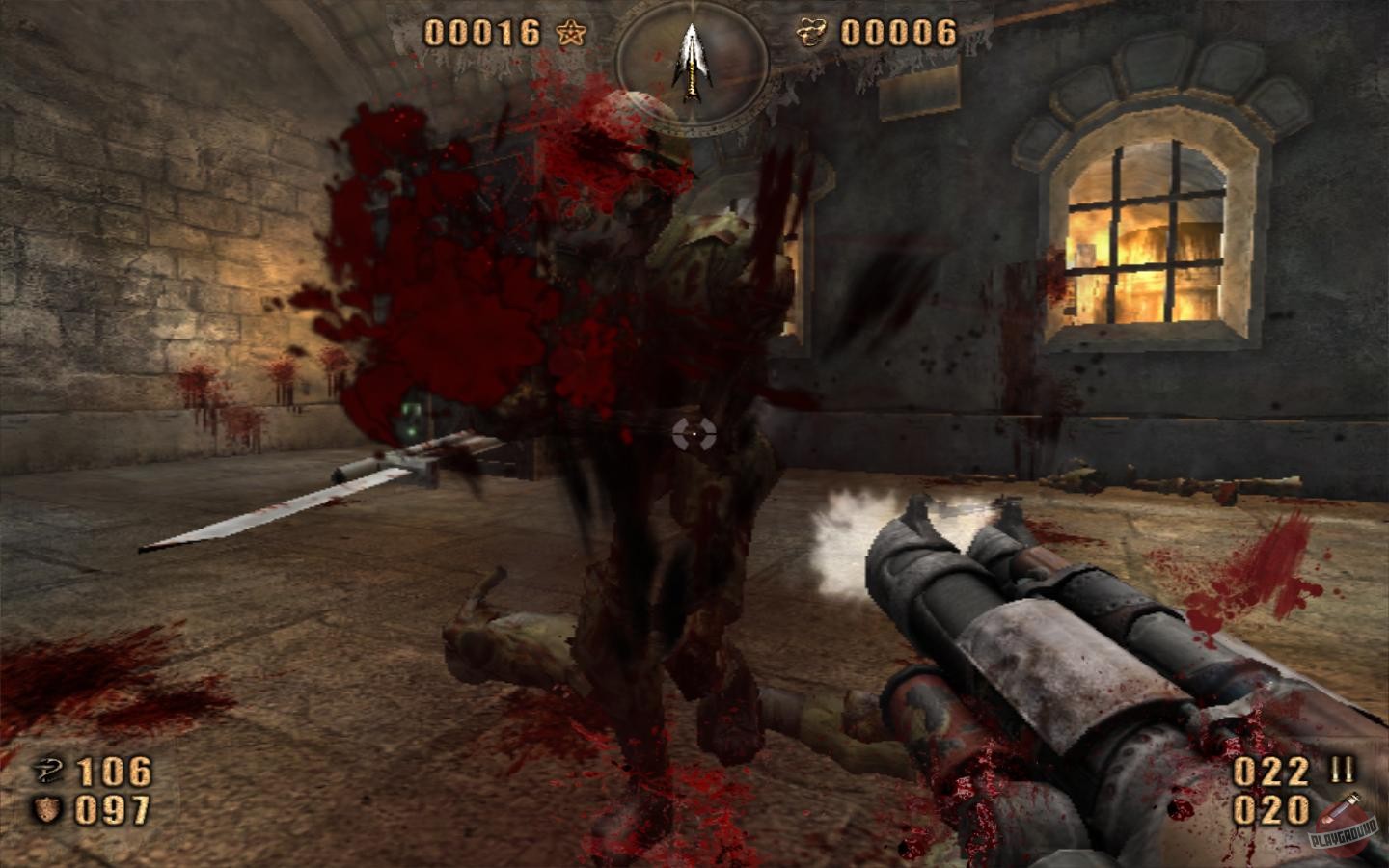Select the kill score value 00016
The height and width of the screenshot is (868, 1389).
point(482,32)
